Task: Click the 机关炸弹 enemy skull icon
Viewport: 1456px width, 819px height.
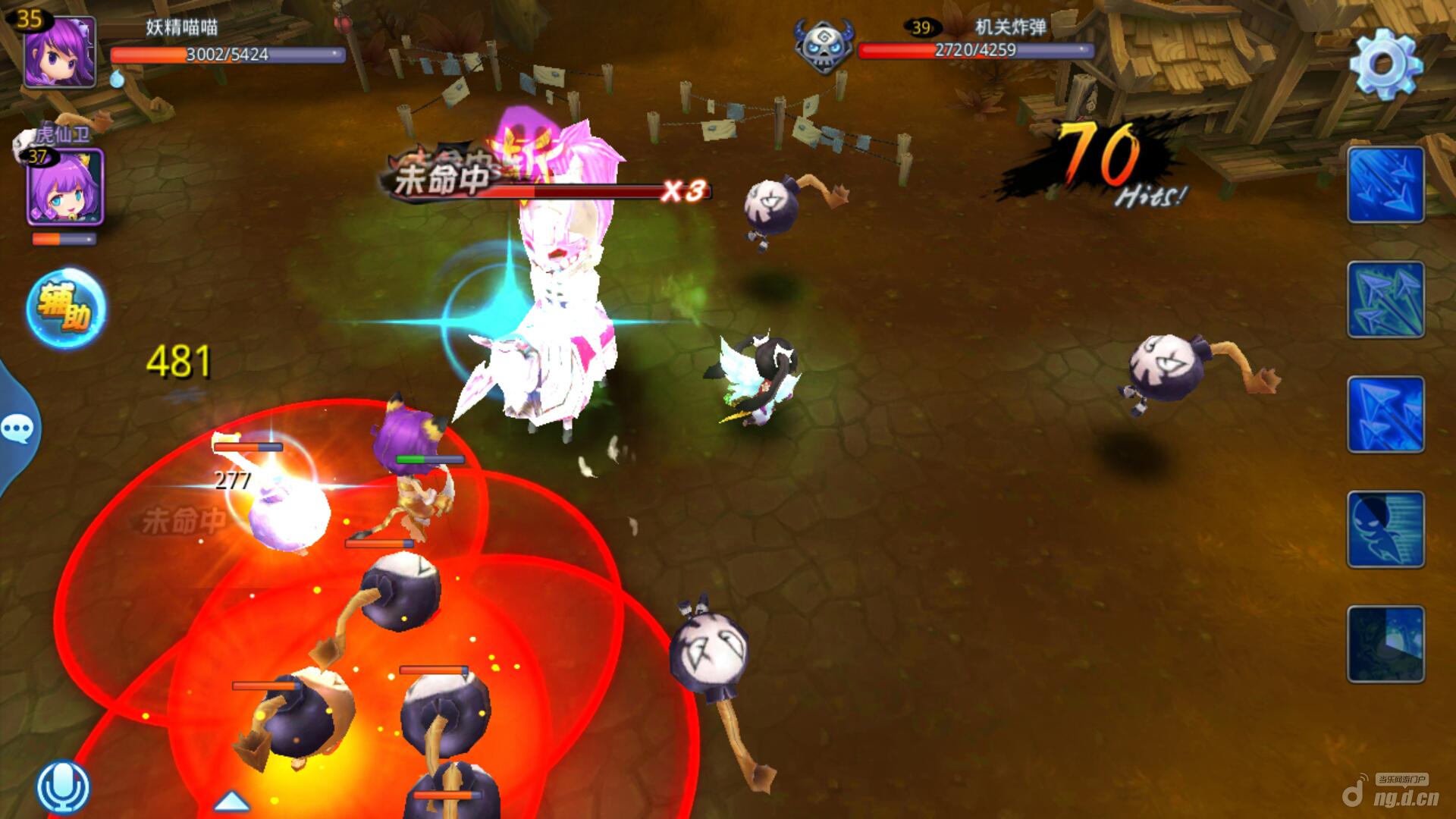Action: (823, 47)
